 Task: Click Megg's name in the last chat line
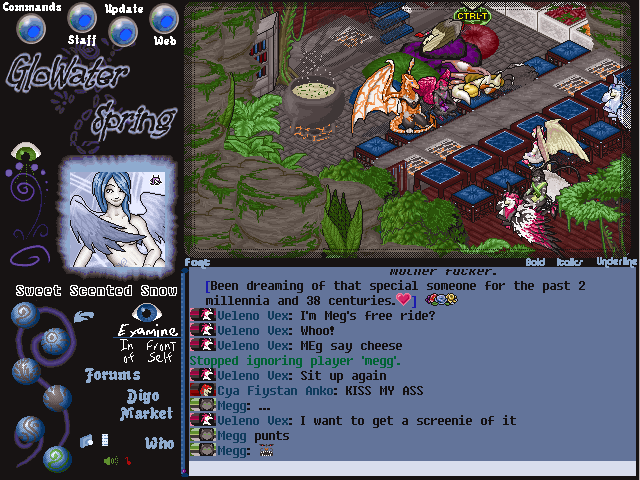click(x=231, y=451)
